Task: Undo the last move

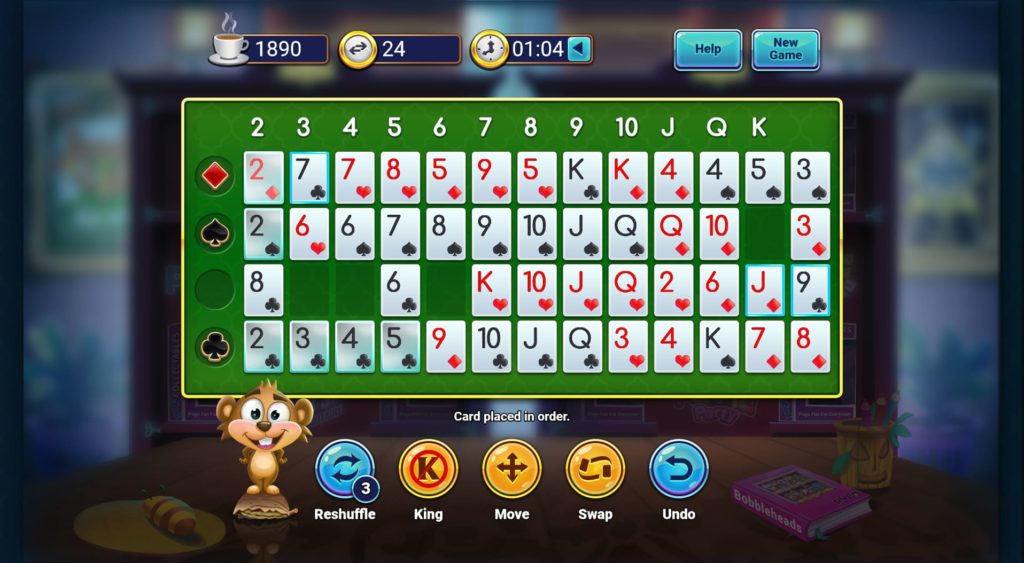Action: [679, 470]
